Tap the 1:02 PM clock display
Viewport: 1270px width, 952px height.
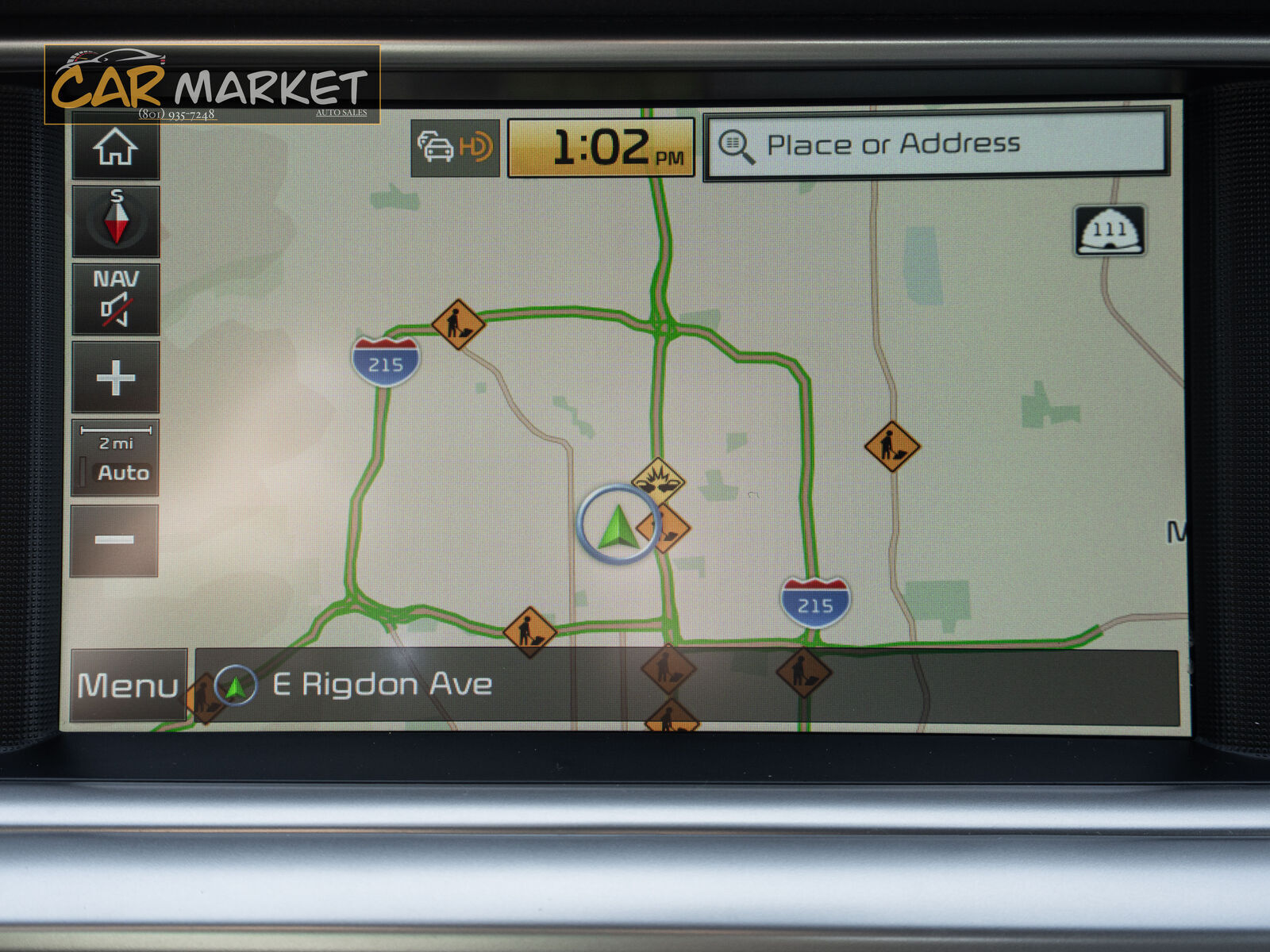click(x=601, y=148)
